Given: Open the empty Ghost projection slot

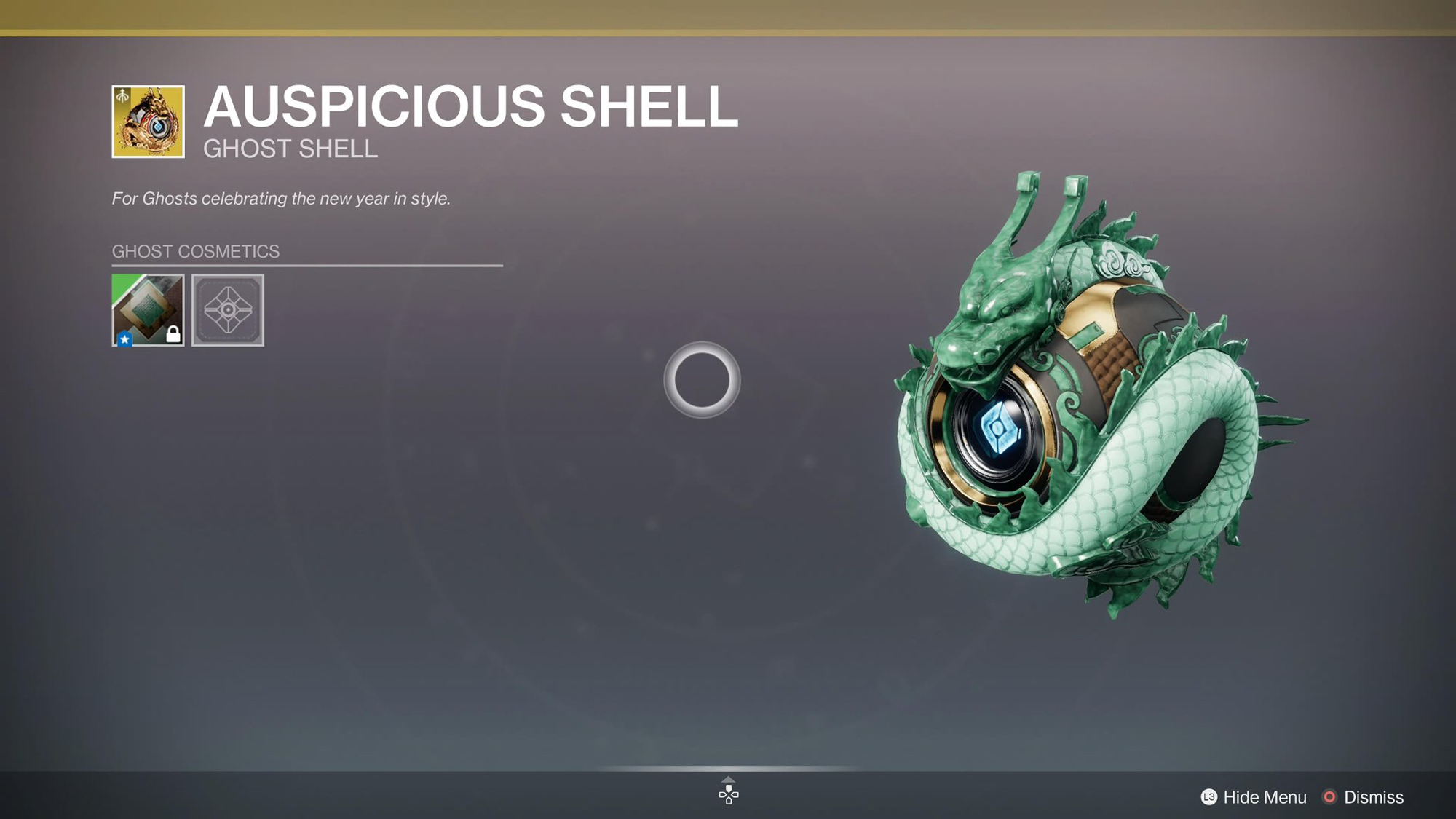Looking at the screenshot, I should click(228, 310).
